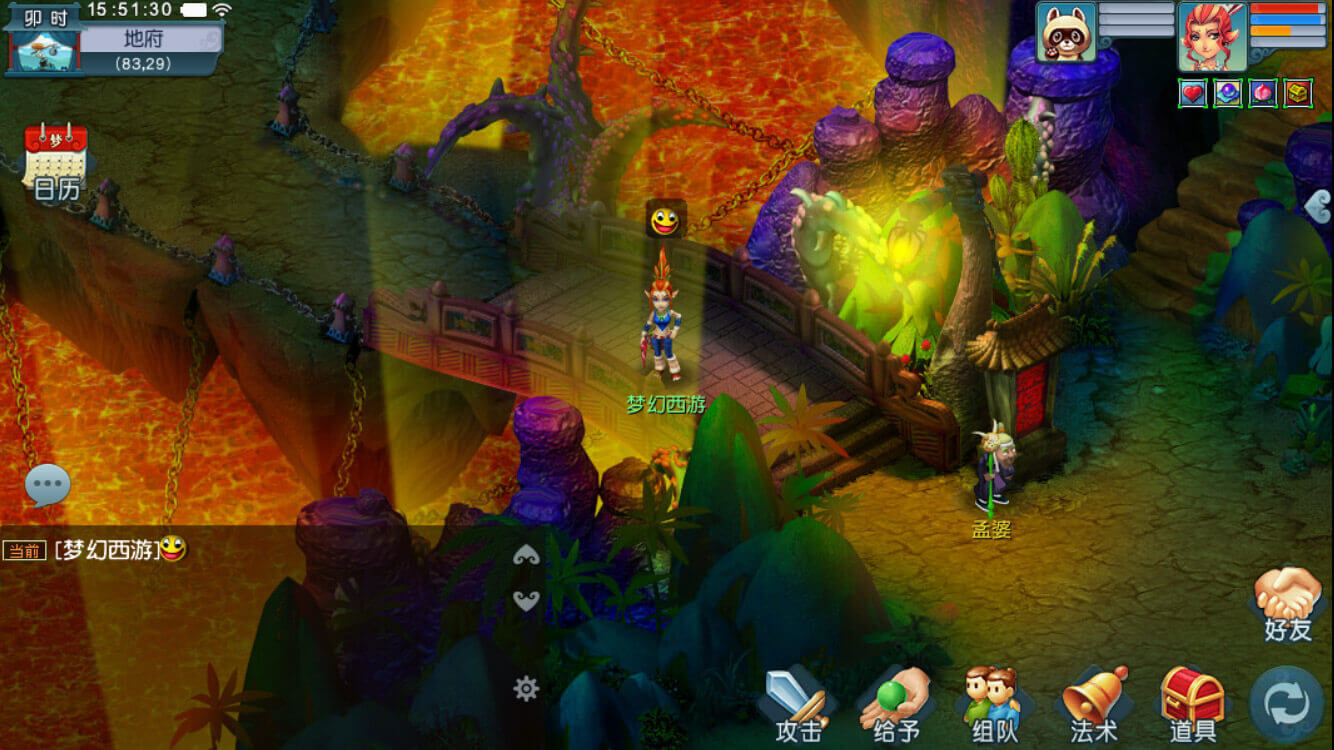Open the 日历 calendar icon
The width and height of the screenshot is (1334, 750).
(56, 161)
